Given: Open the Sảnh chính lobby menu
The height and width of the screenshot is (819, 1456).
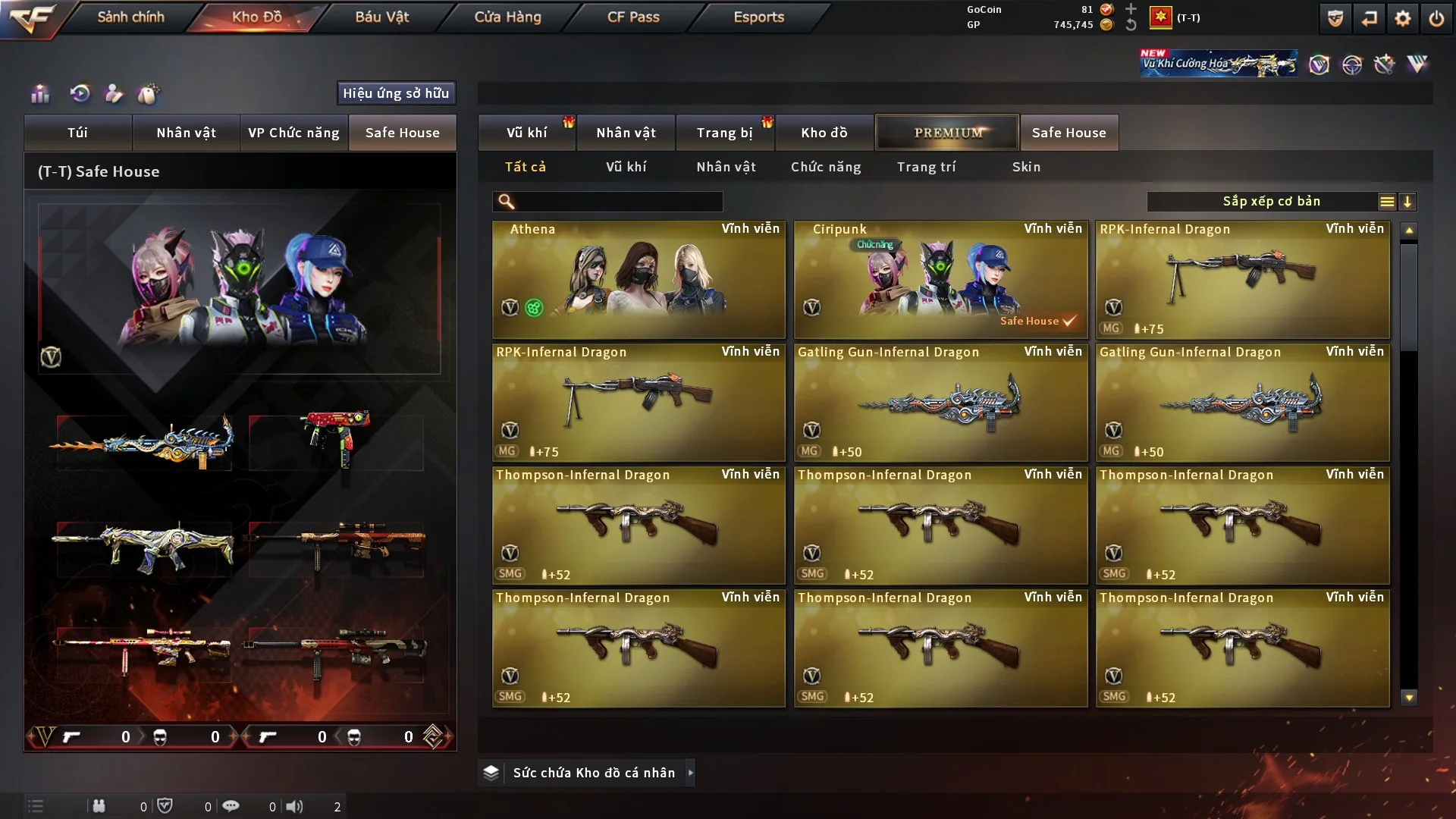Looking at the screenshot, I should click(x=130, y=17).
